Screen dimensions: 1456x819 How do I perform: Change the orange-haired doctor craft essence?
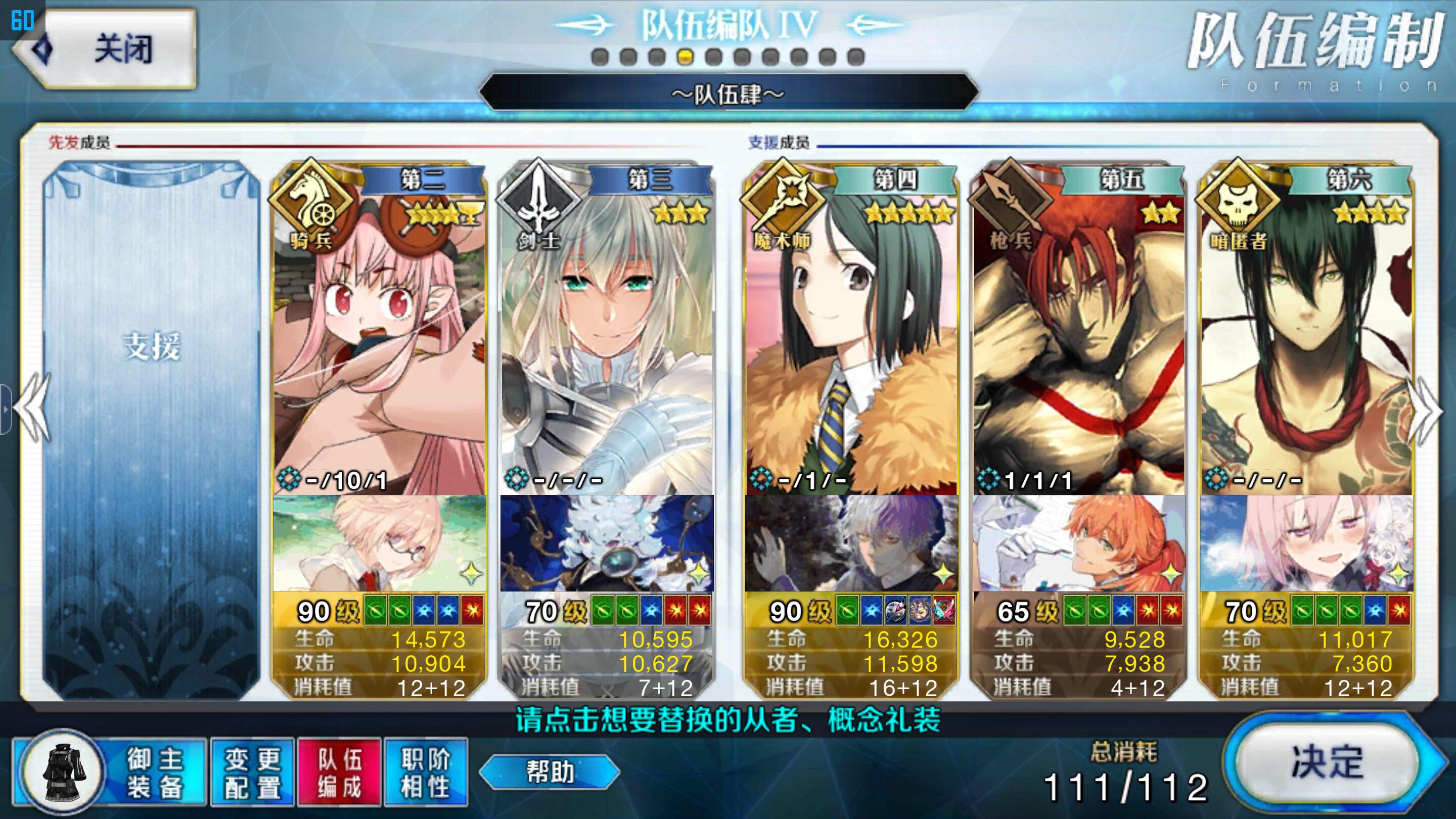click(1078, 543)
